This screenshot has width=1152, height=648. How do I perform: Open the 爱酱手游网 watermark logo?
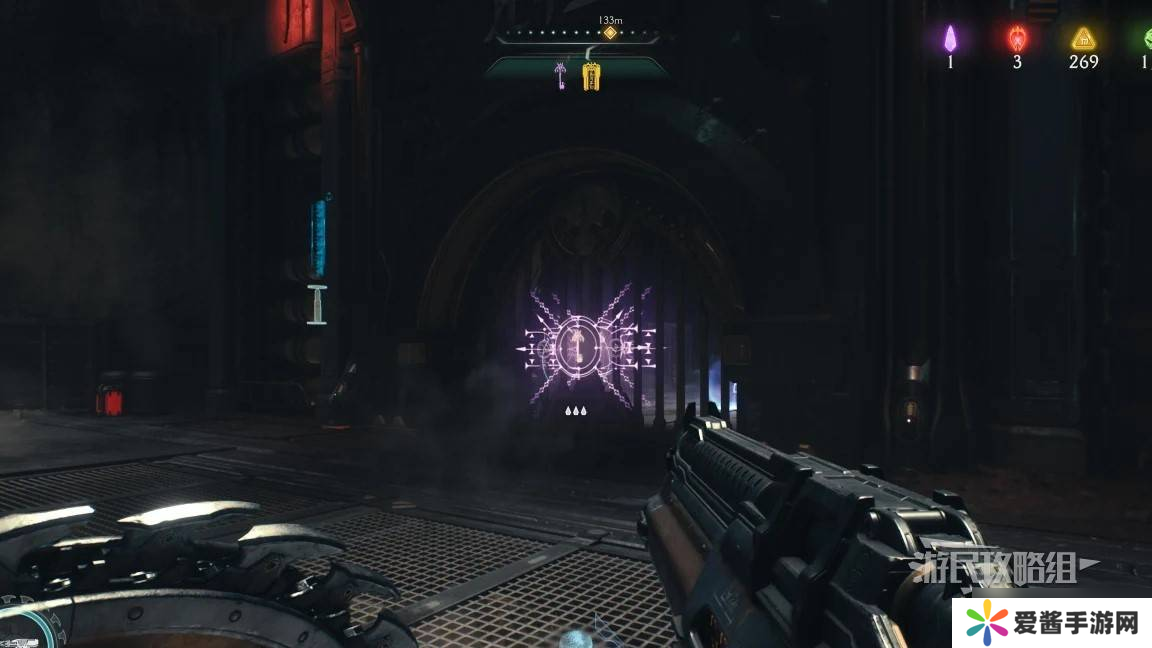point(1052,624)
